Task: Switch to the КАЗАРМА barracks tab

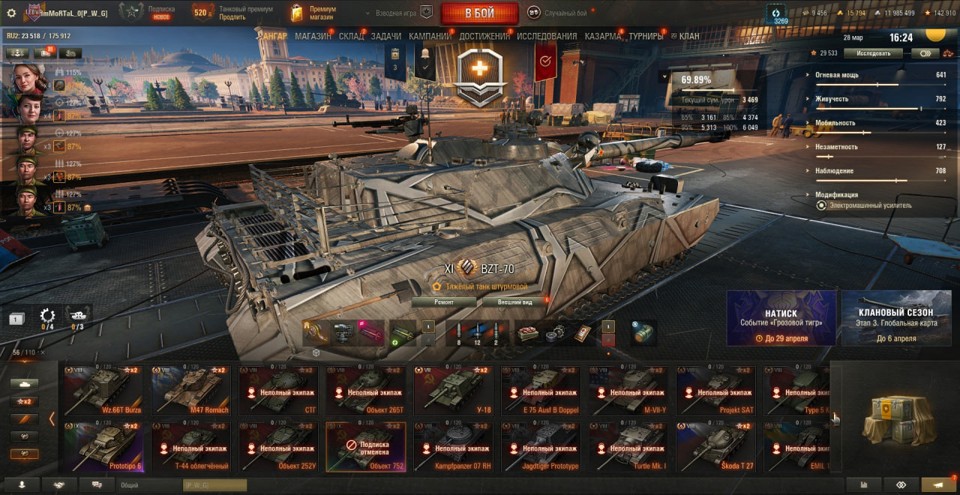Action: click(603, 36)
